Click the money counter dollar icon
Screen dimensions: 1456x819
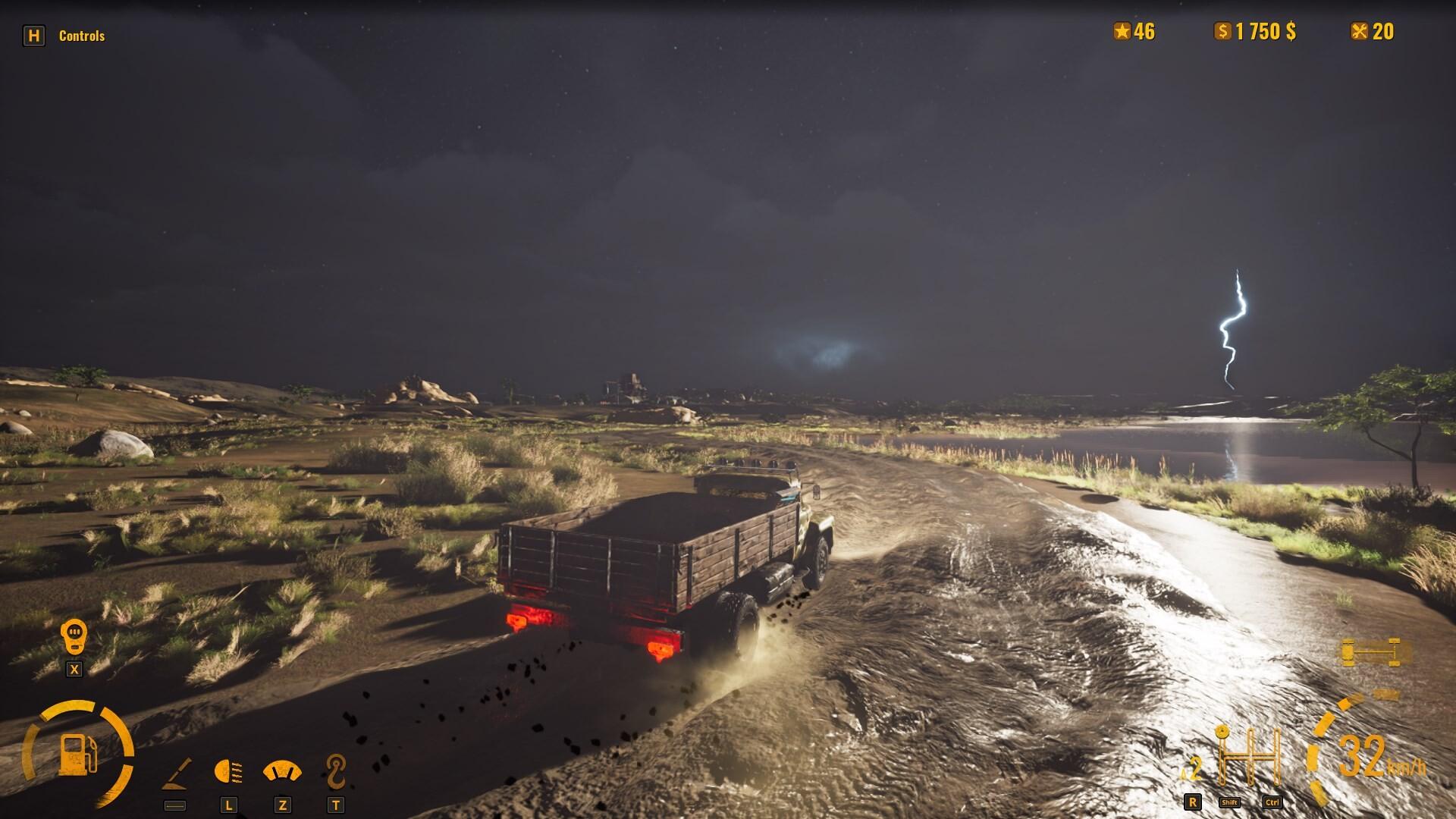click(x=1223, y=31)
